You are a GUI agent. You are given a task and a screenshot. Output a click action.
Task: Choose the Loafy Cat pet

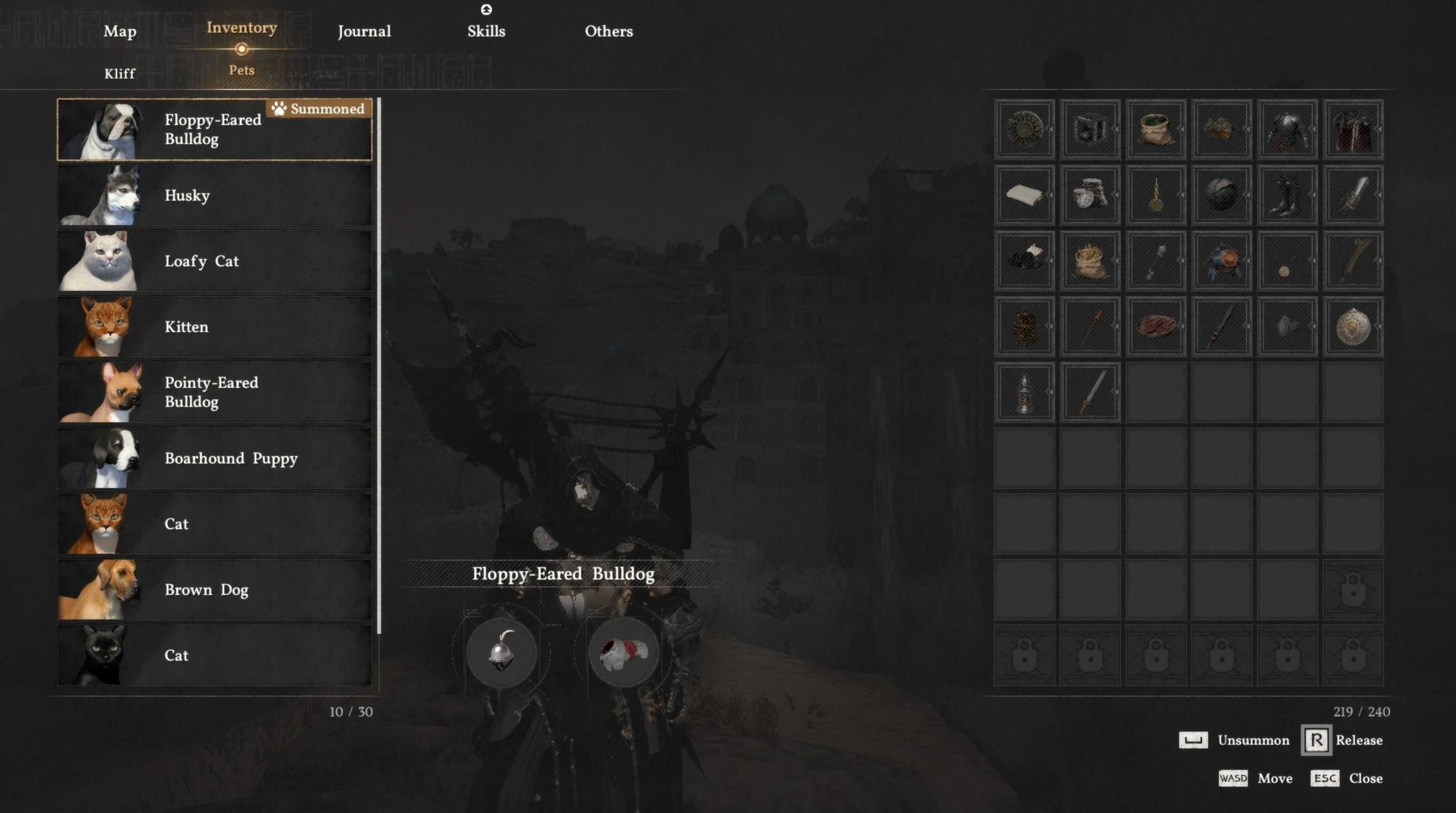(215, 261)
